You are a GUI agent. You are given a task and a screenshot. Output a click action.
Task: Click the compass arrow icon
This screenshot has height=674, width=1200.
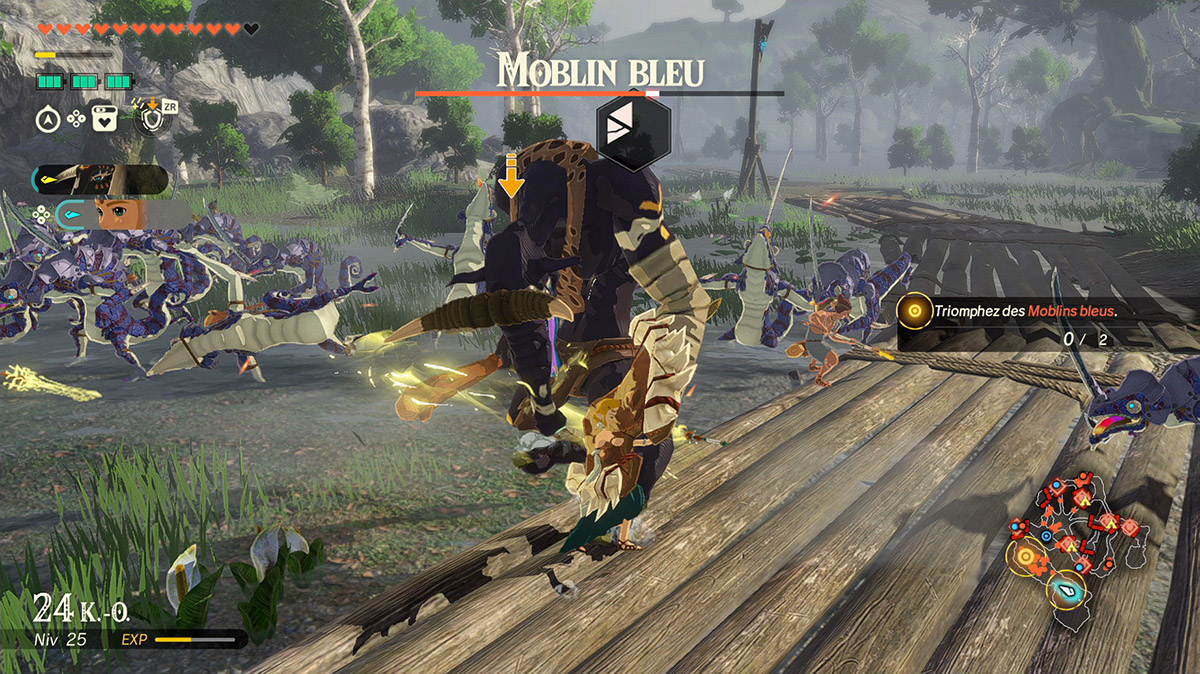(48, 119)
